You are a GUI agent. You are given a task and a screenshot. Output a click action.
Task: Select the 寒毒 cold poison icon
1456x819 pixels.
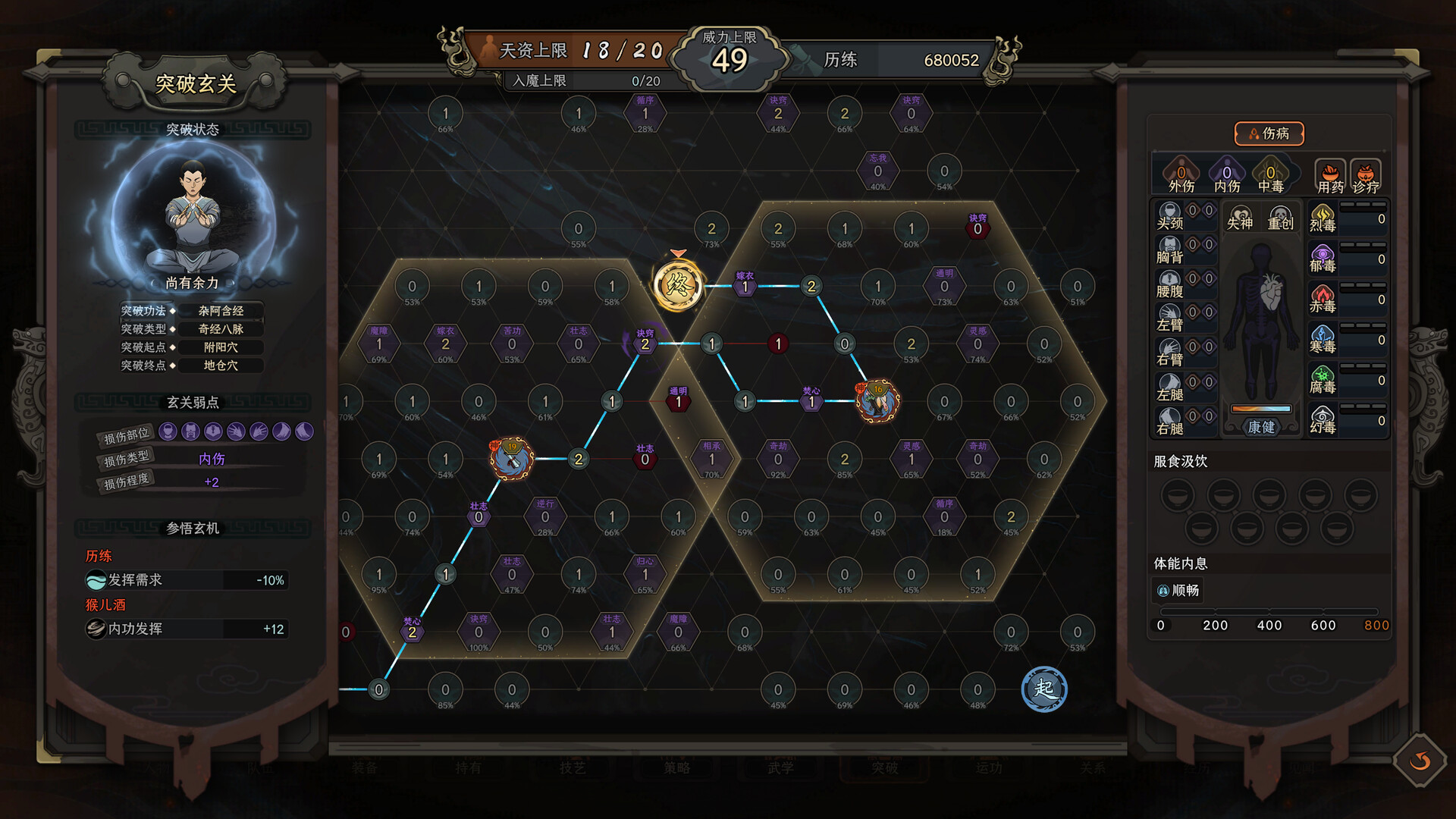coord(1323,339)
